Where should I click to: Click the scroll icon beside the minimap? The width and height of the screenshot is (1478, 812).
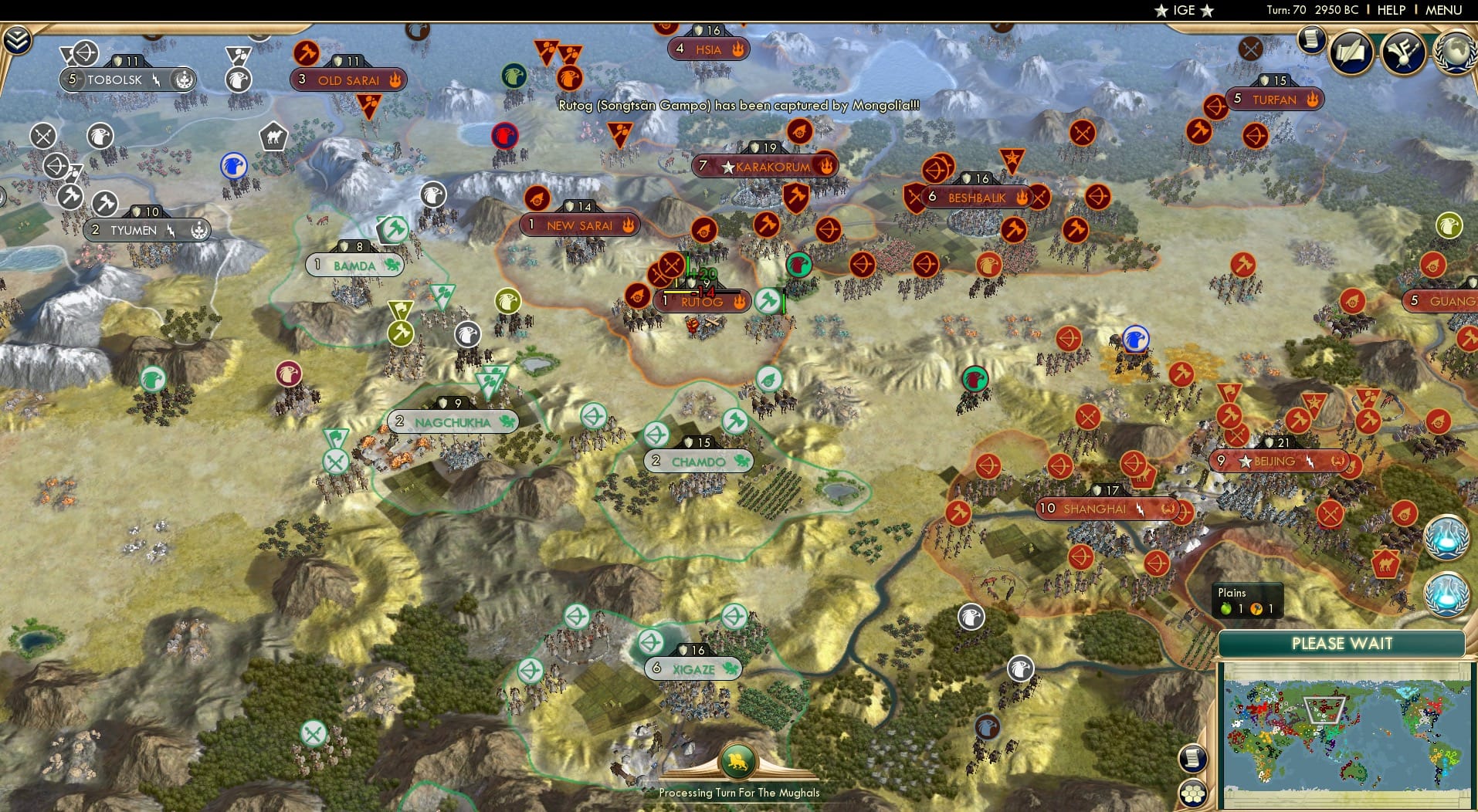pyautogui.click(x=1193, y=758)
